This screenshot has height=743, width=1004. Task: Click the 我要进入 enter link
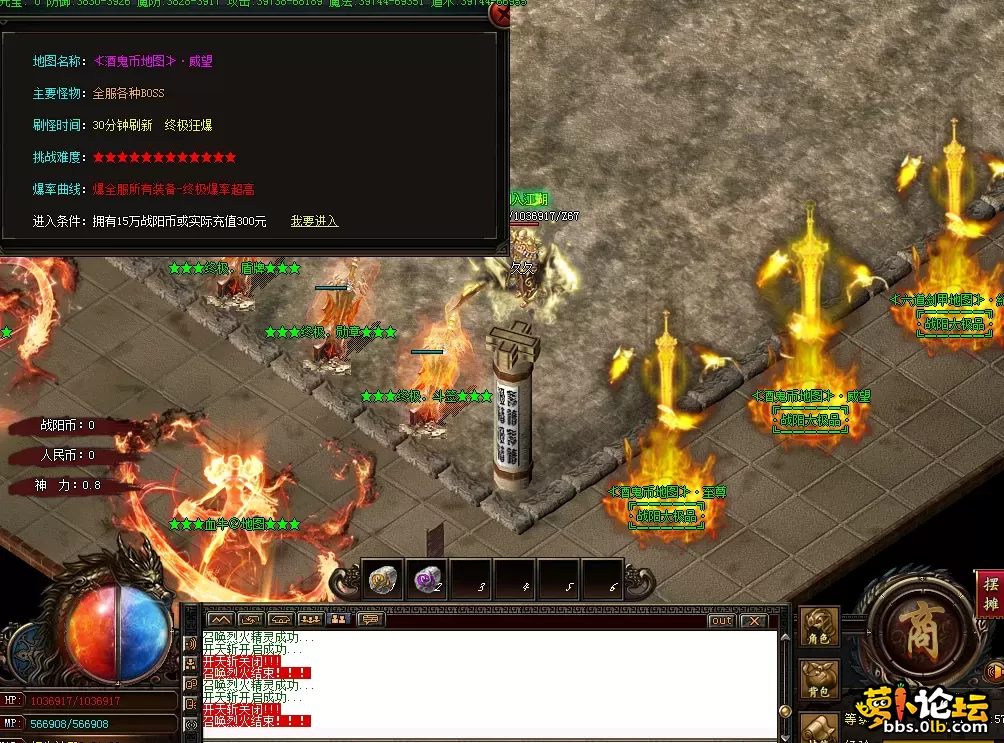tap(314, 221)
